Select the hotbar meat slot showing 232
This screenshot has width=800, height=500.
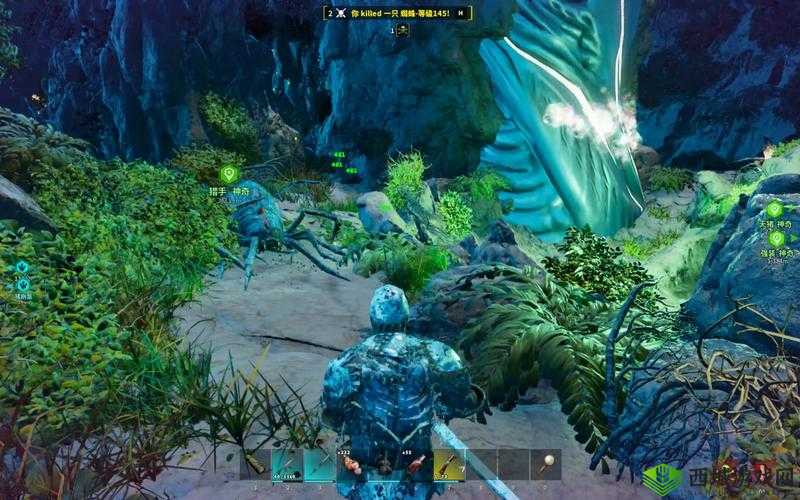coord(351,464)
